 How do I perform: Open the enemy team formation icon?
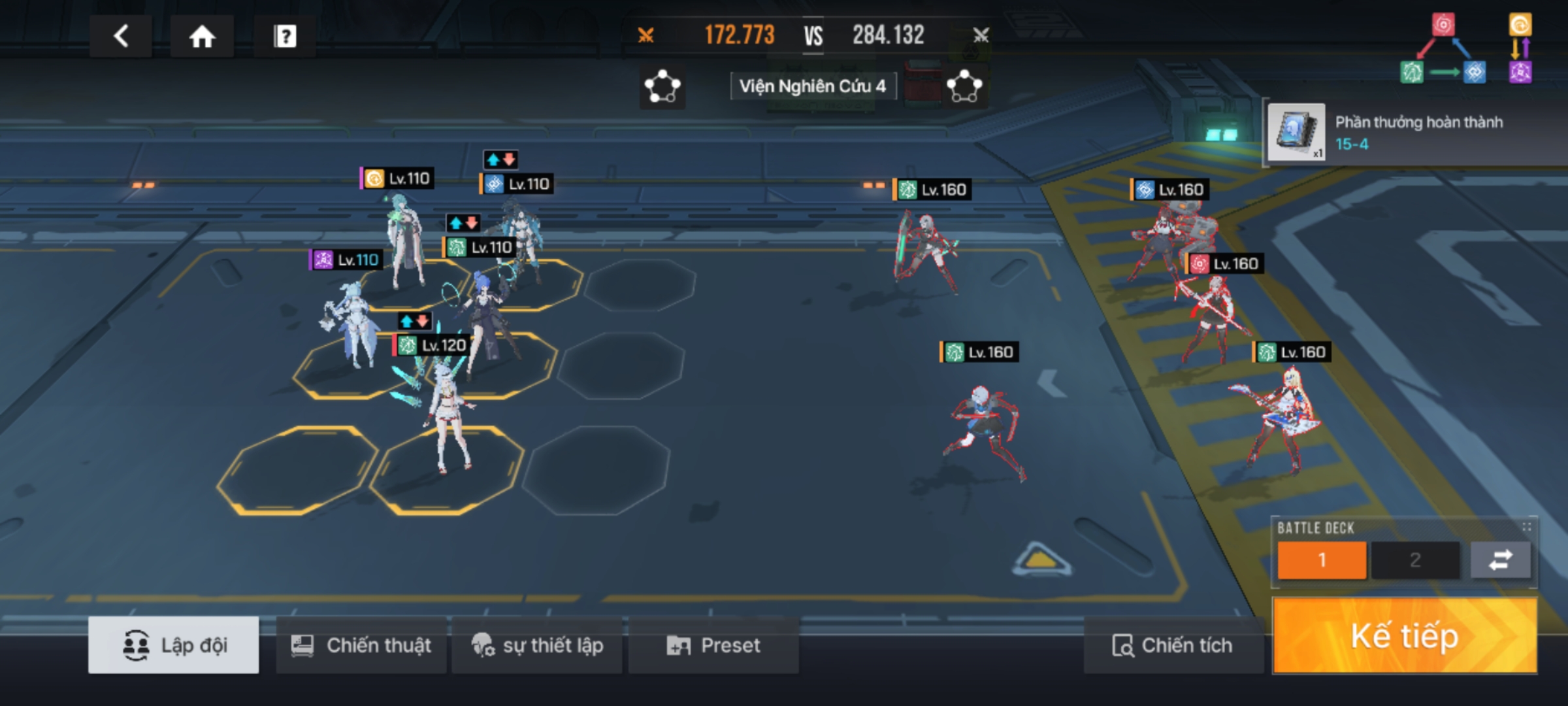click(x=964, y=87)
